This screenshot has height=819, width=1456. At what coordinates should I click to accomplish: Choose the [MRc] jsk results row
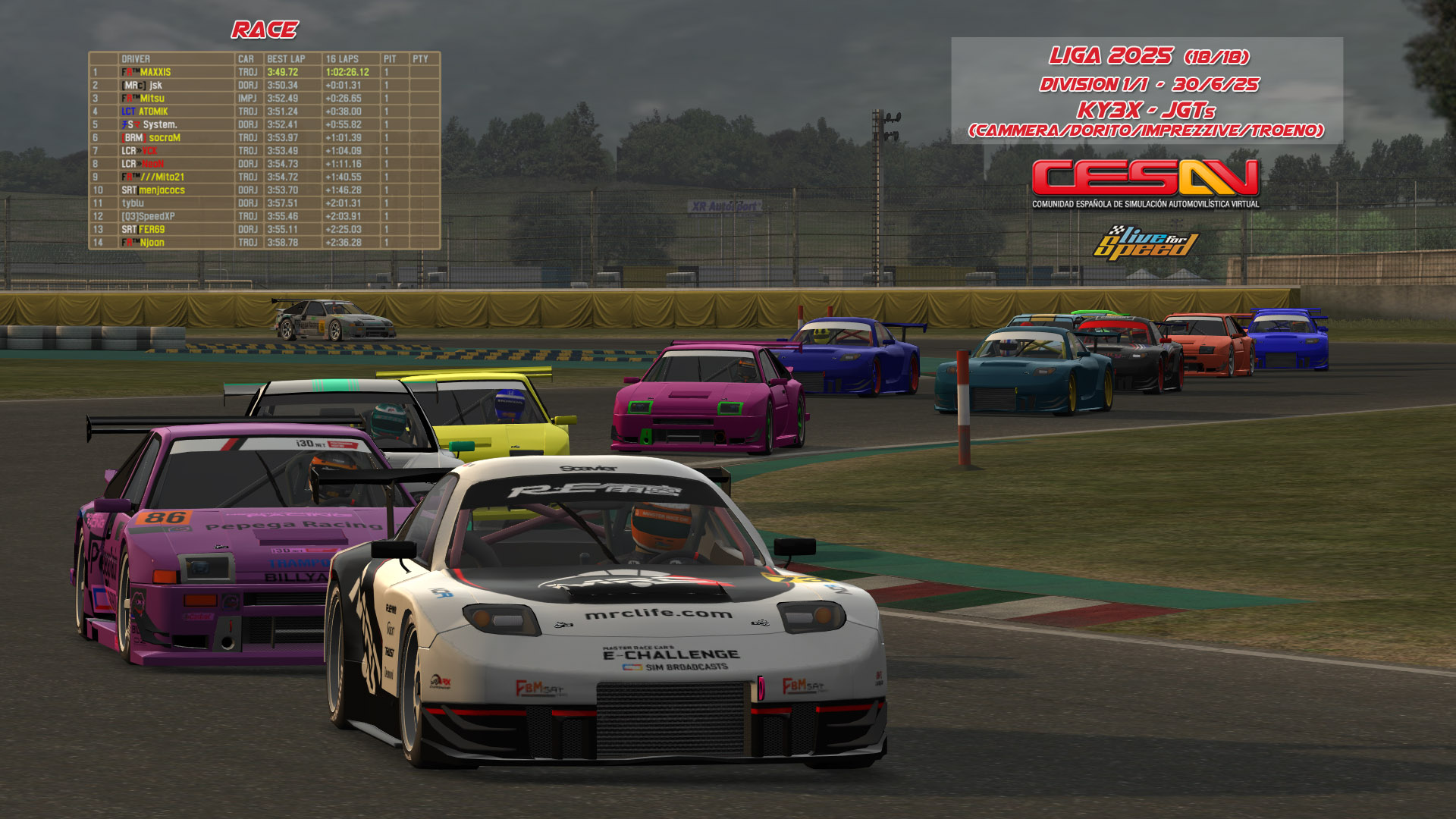click(143, 86)
